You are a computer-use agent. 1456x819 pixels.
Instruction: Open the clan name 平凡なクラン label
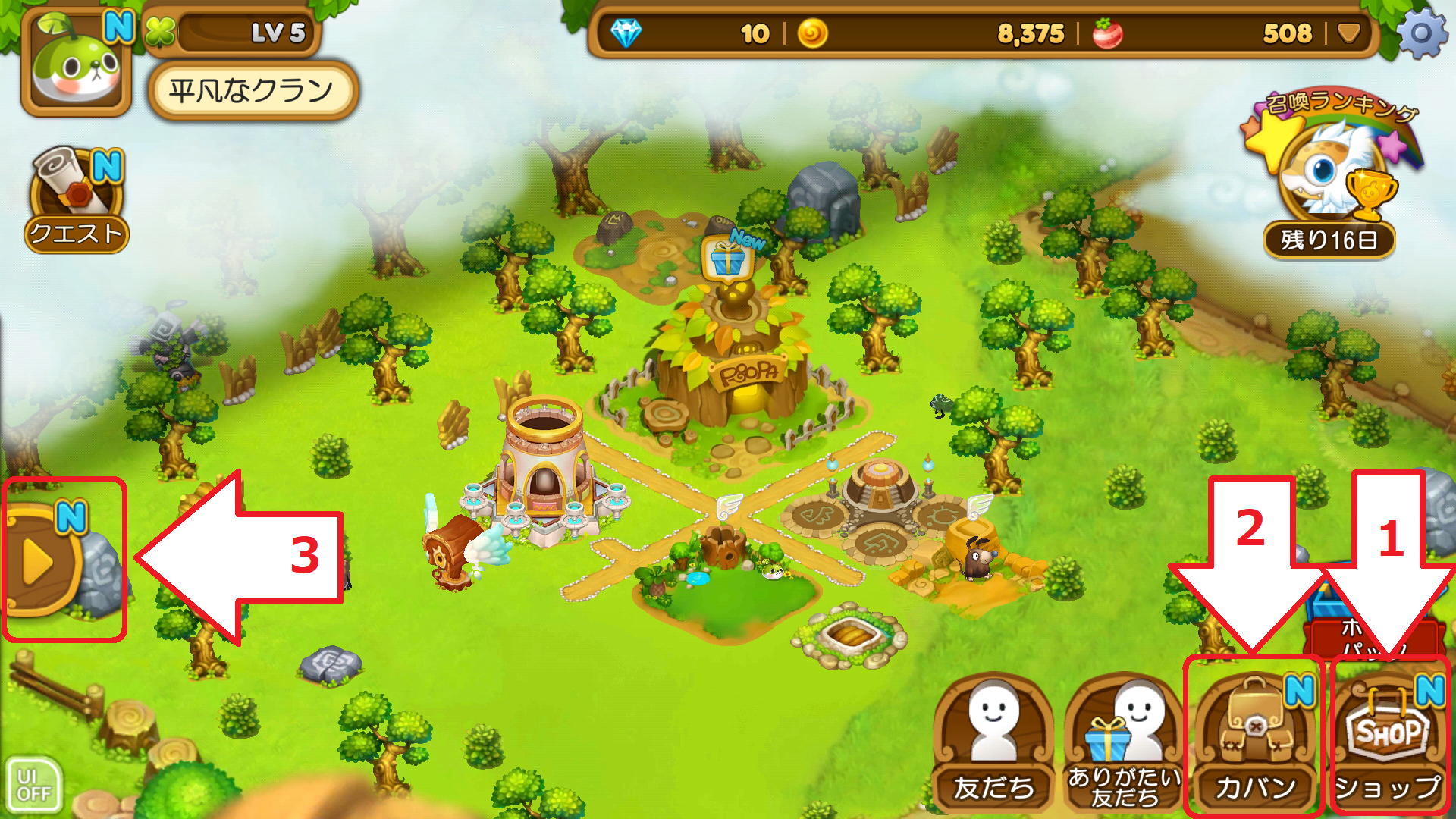pyautogui.click(x=252, y=91)
